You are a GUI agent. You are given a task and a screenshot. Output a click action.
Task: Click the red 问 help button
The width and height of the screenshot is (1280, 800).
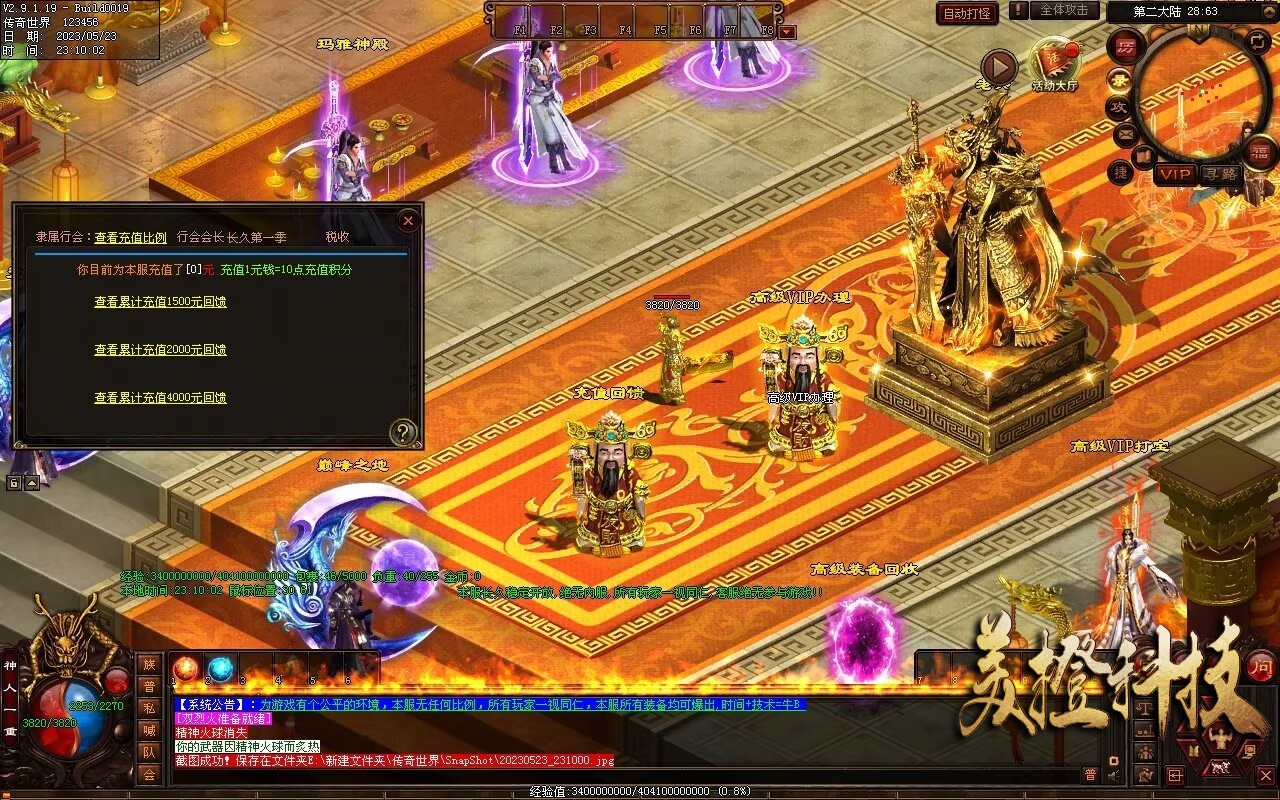pyautogui.click(x=1260, y=667)
